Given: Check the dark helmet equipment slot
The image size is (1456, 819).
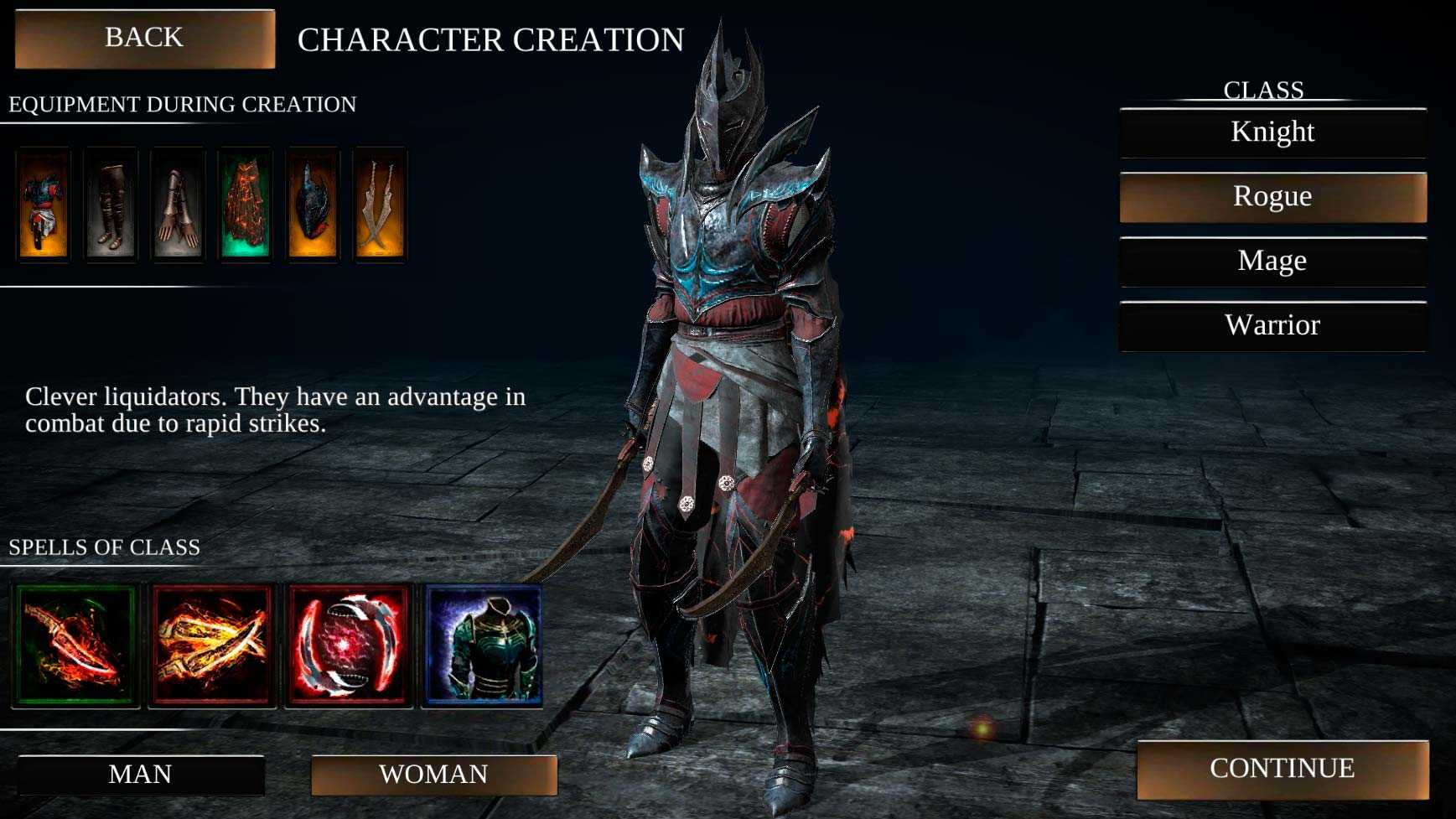Looking at the screenshot, I should click(x=313, y=205).
